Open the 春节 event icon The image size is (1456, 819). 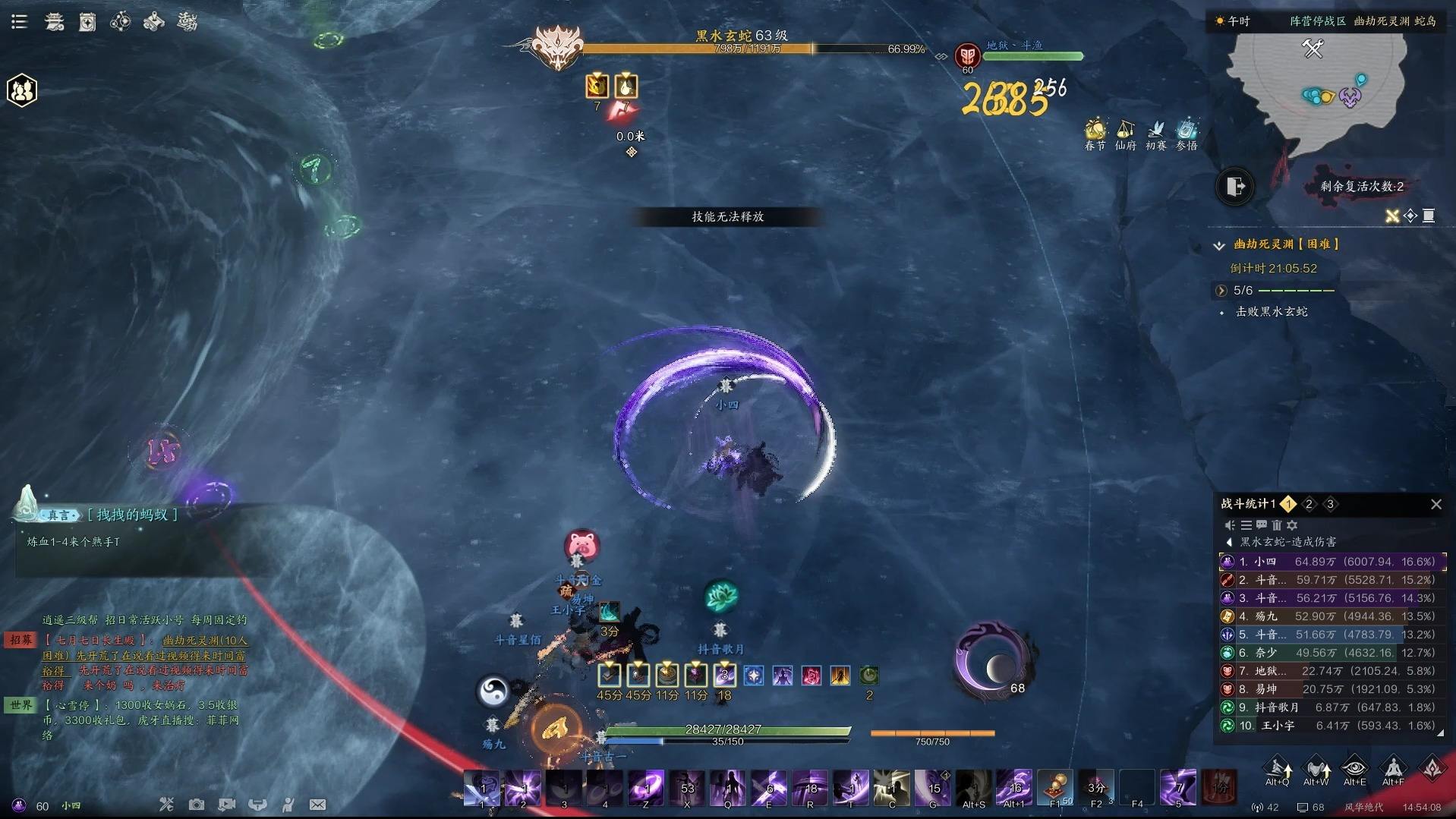(x=1095, y=132)
